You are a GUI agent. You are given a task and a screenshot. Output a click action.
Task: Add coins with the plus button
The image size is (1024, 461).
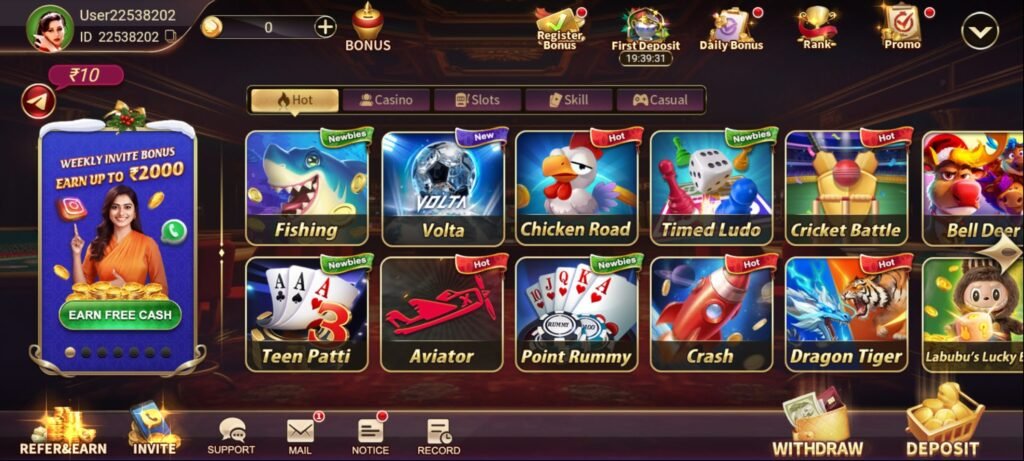point(326,27)
